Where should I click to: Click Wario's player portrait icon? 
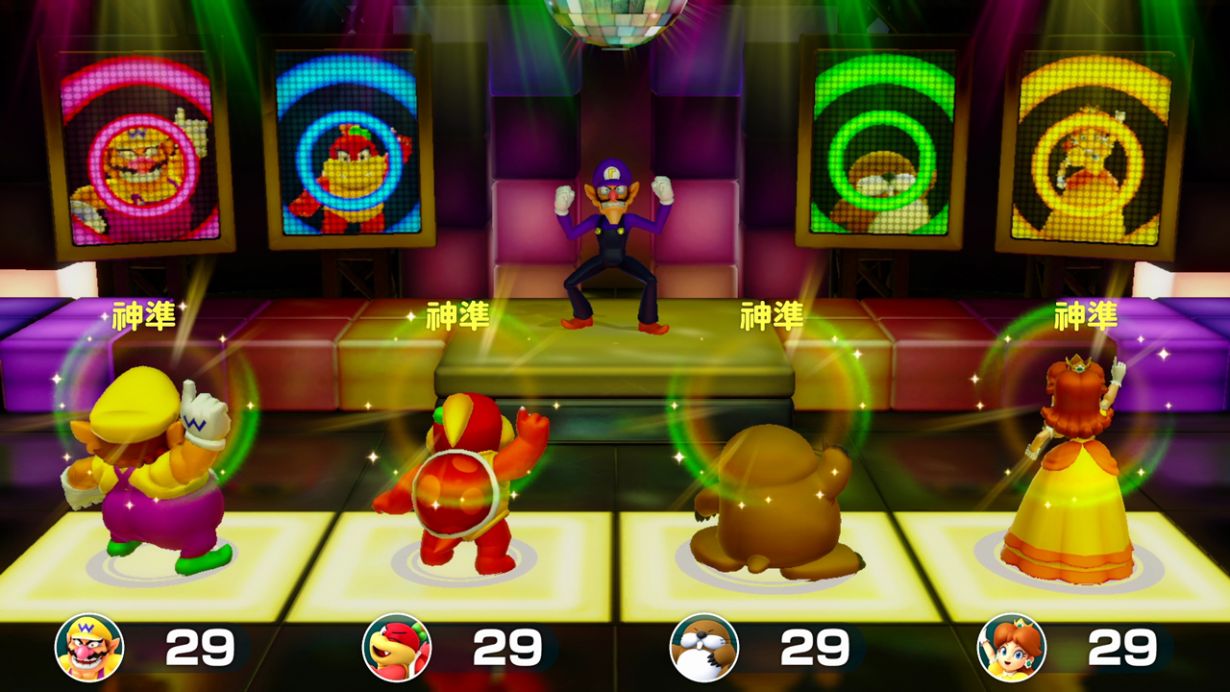[x=89, y=647]
